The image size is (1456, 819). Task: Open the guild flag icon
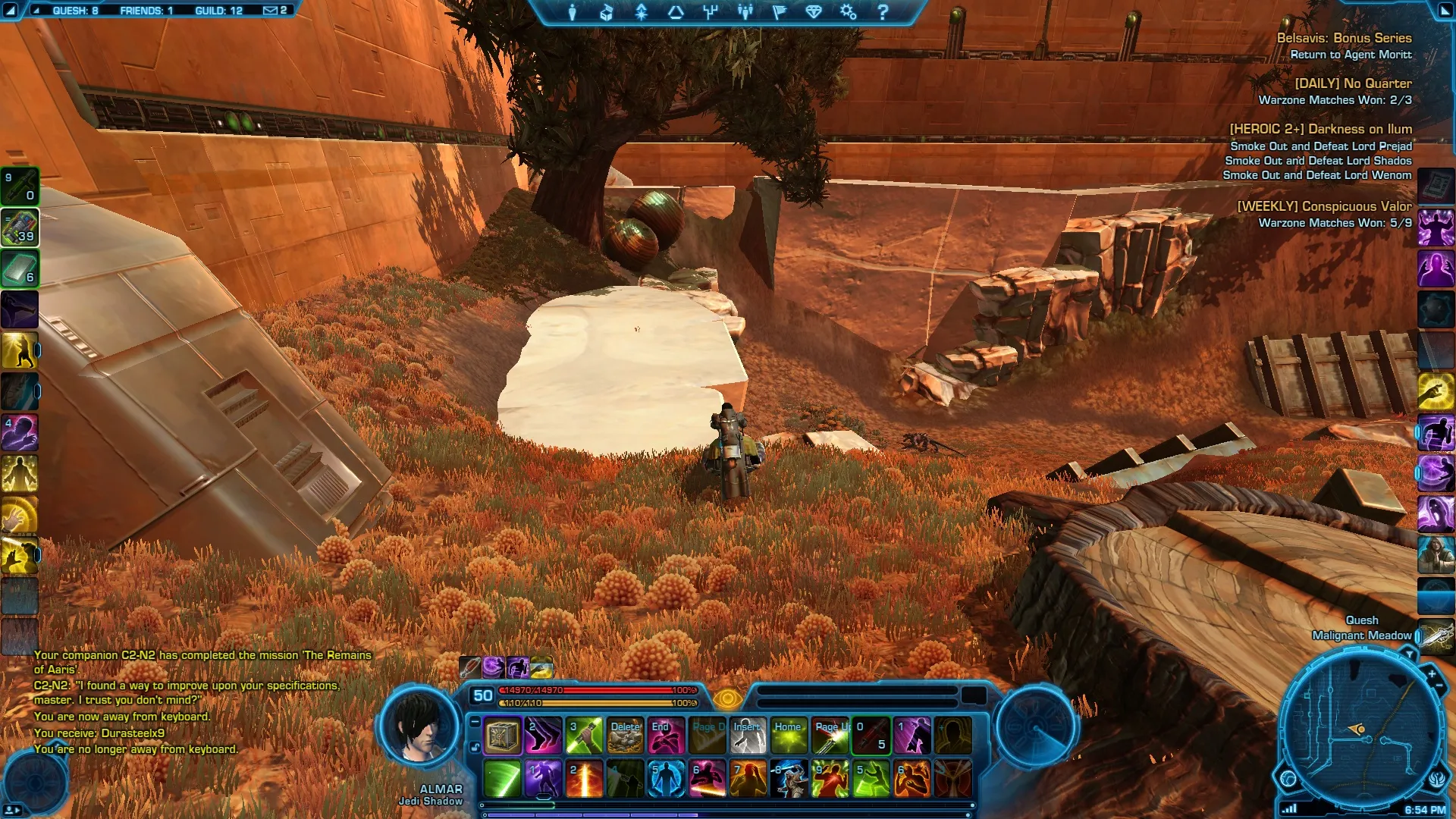pos(779,12)
